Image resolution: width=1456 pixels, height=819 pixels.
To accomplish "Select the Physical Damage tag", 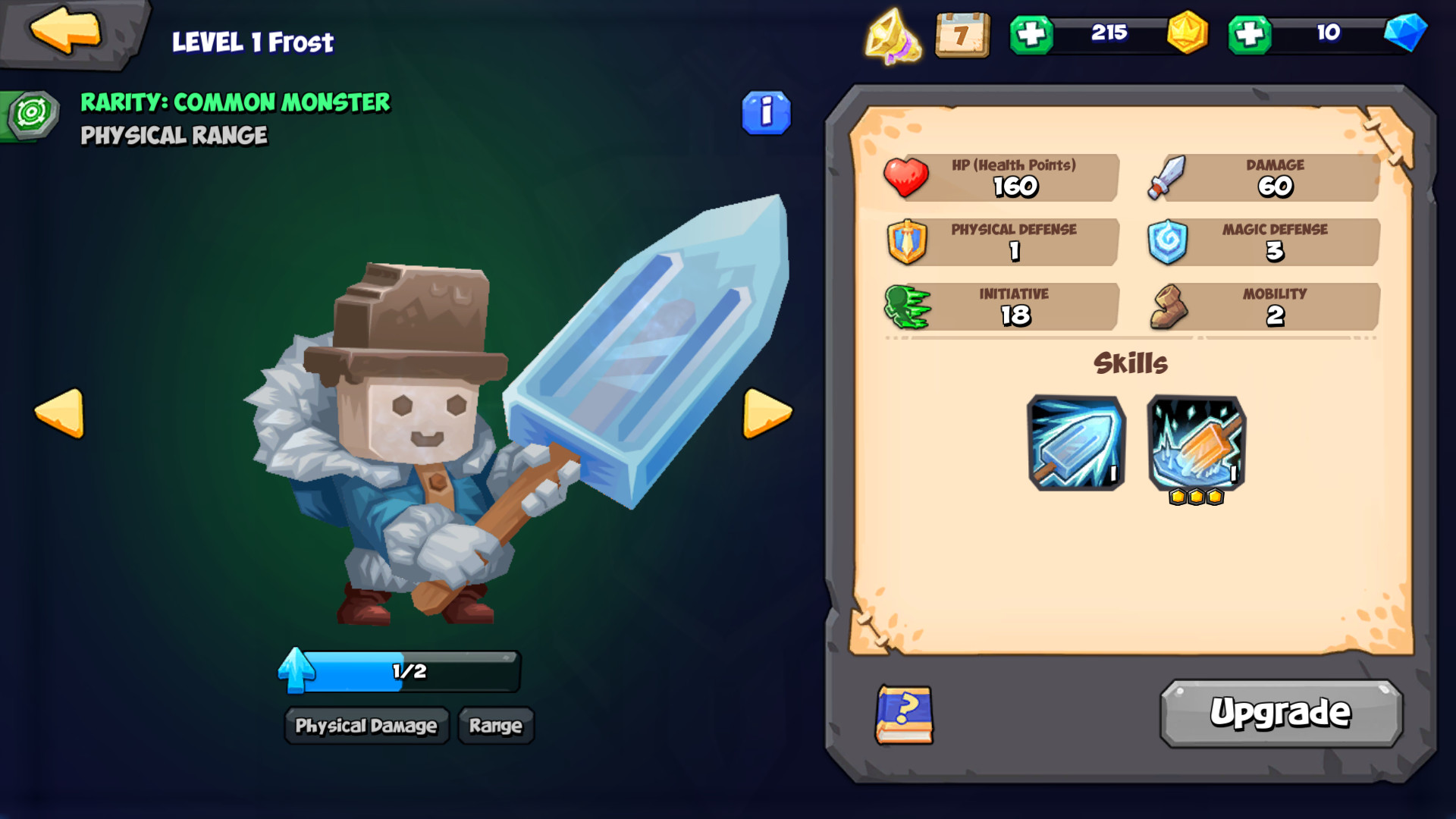I will coord(366,726).
